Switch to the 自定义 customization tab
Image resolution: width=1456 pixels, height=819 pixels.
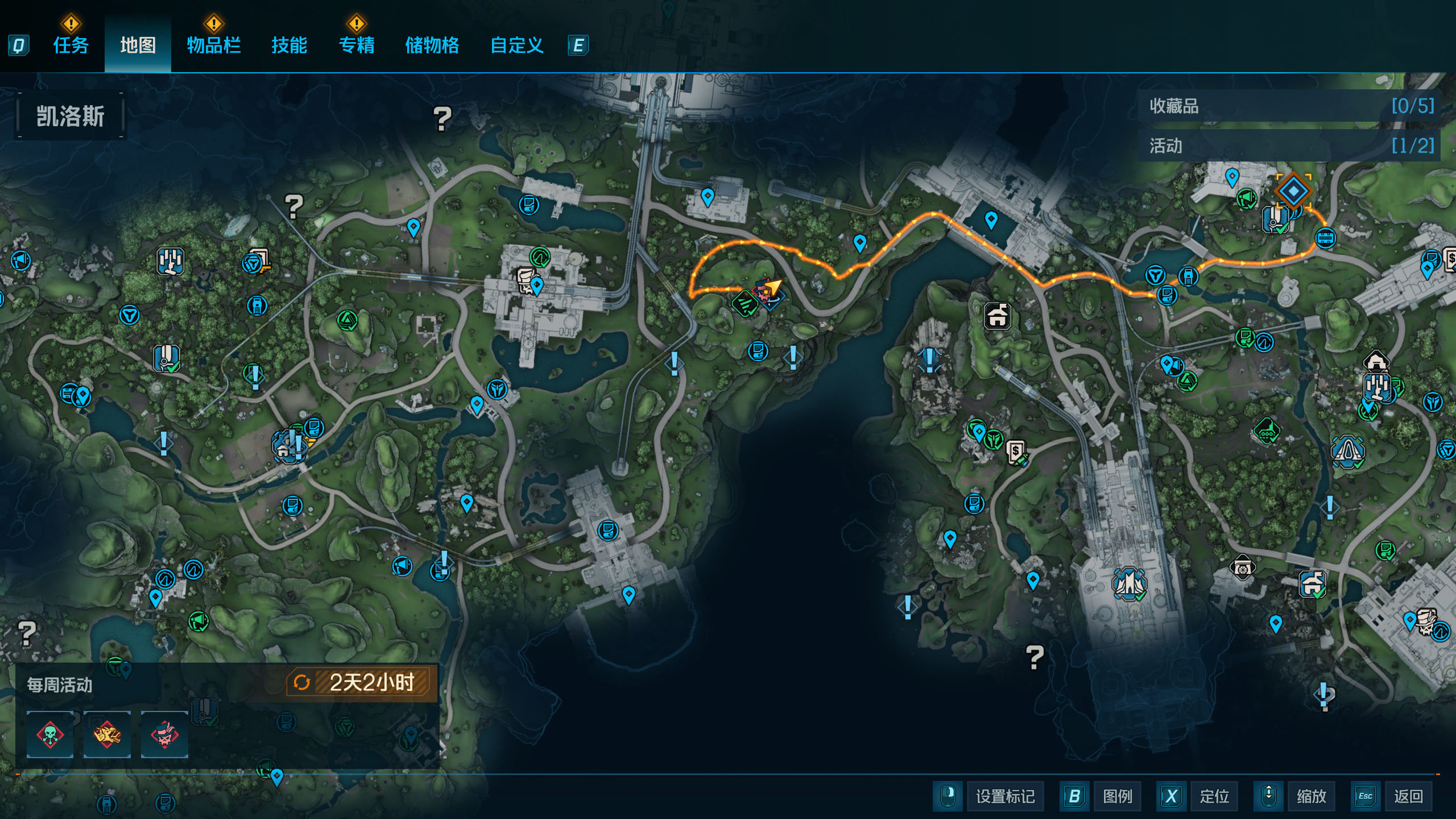point(516,45)
